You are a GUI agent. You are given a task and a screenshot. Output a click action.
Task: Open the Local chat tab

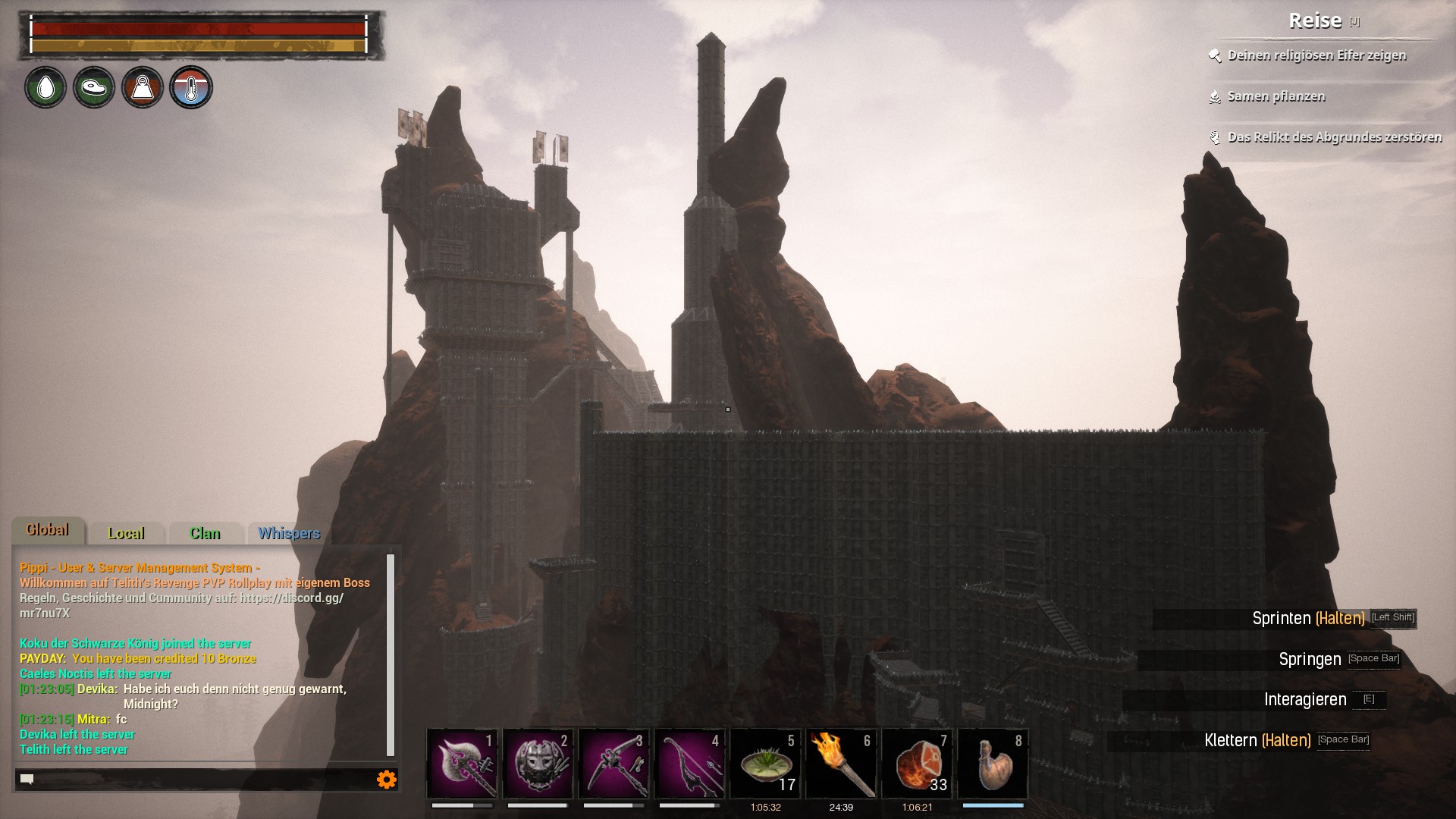point(126,534)
